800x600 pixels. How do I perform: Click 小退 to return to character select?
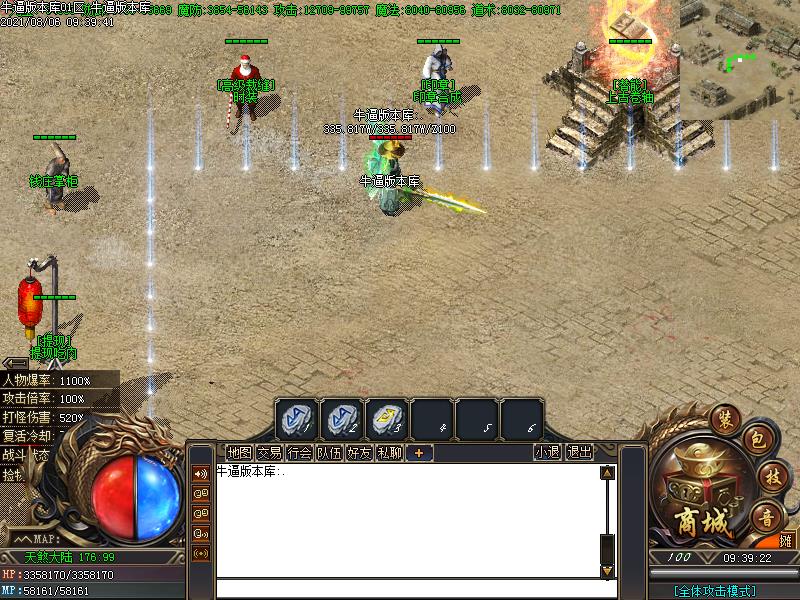click(x=547, y=452)
